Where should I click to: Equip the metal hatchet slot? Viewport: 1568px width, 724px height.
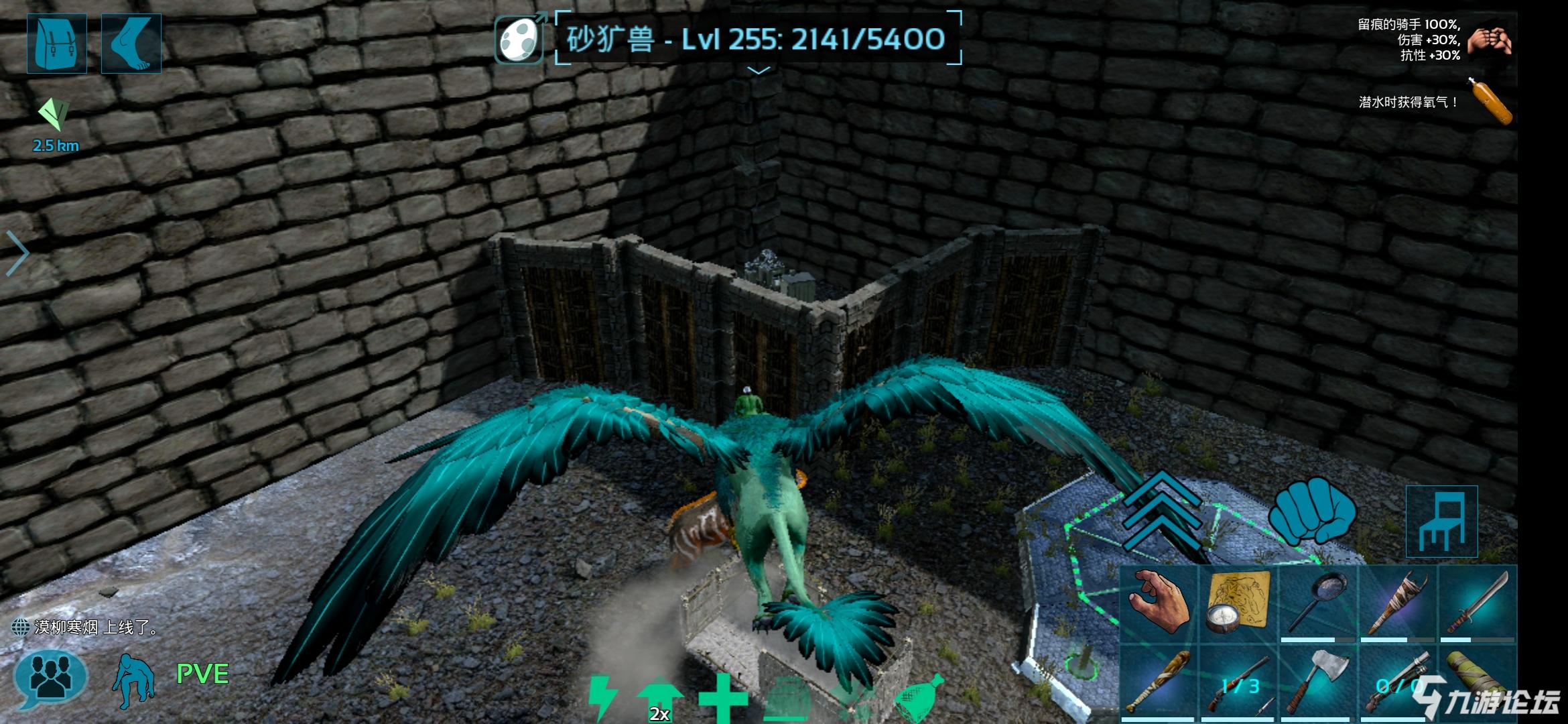pos(1317,684)
